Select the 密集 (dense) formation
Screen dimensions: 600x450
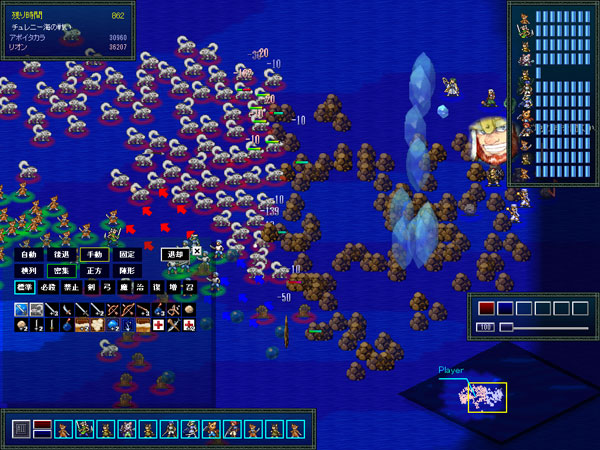point(61,271)
